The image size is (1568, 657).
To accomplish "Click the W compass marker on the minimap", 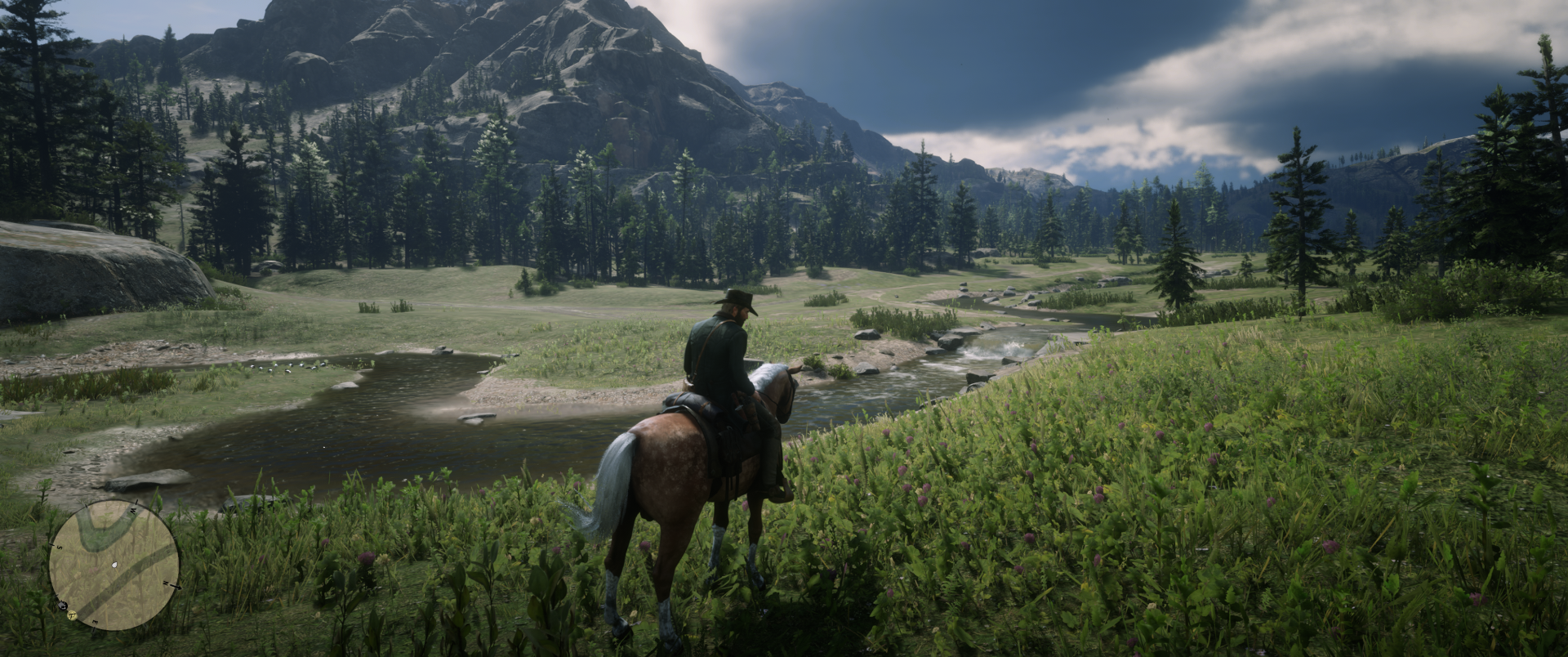I will click(x=132, y=511).
